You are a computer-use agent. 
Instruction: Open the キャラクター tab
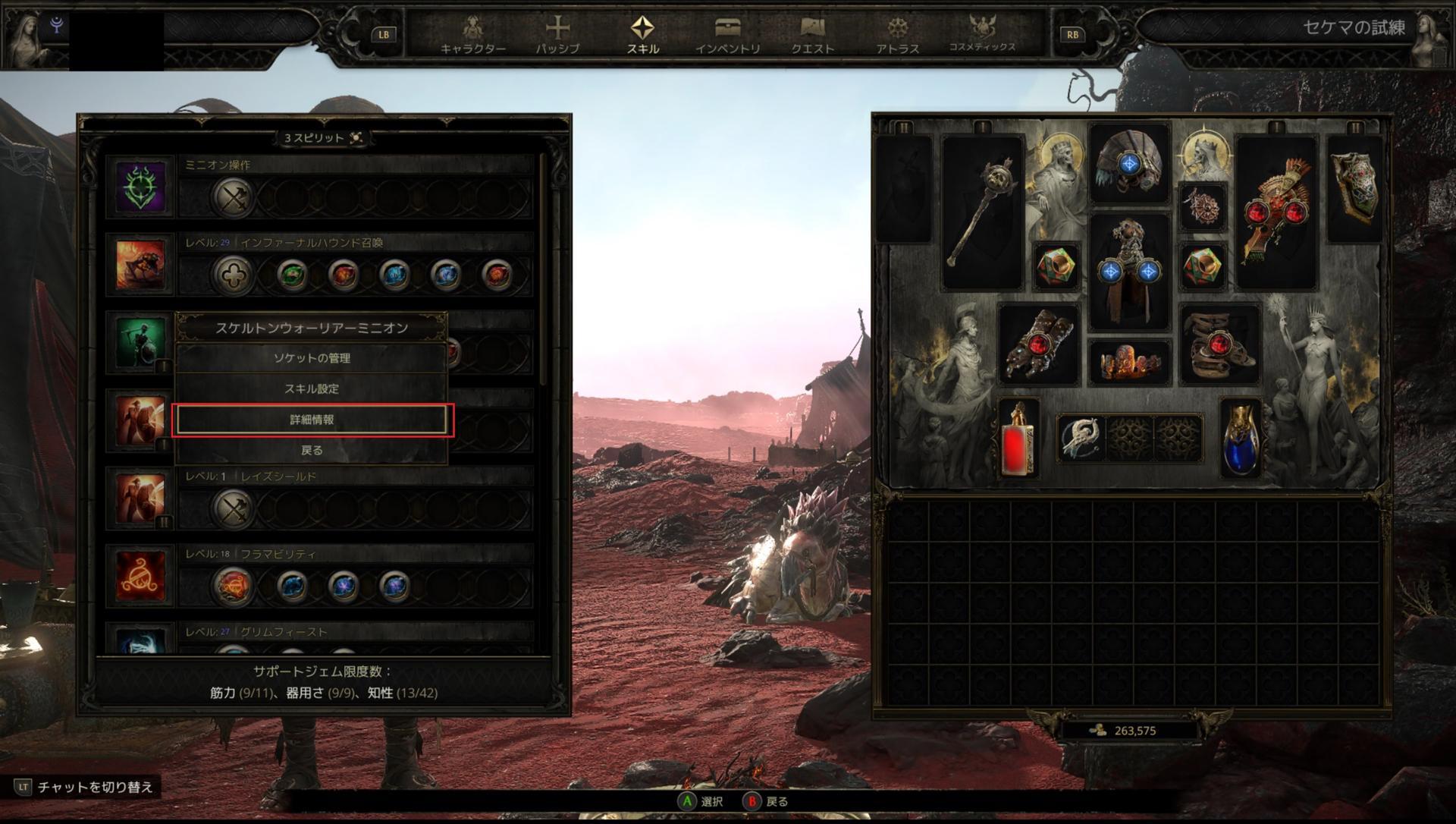pos(473,36)
